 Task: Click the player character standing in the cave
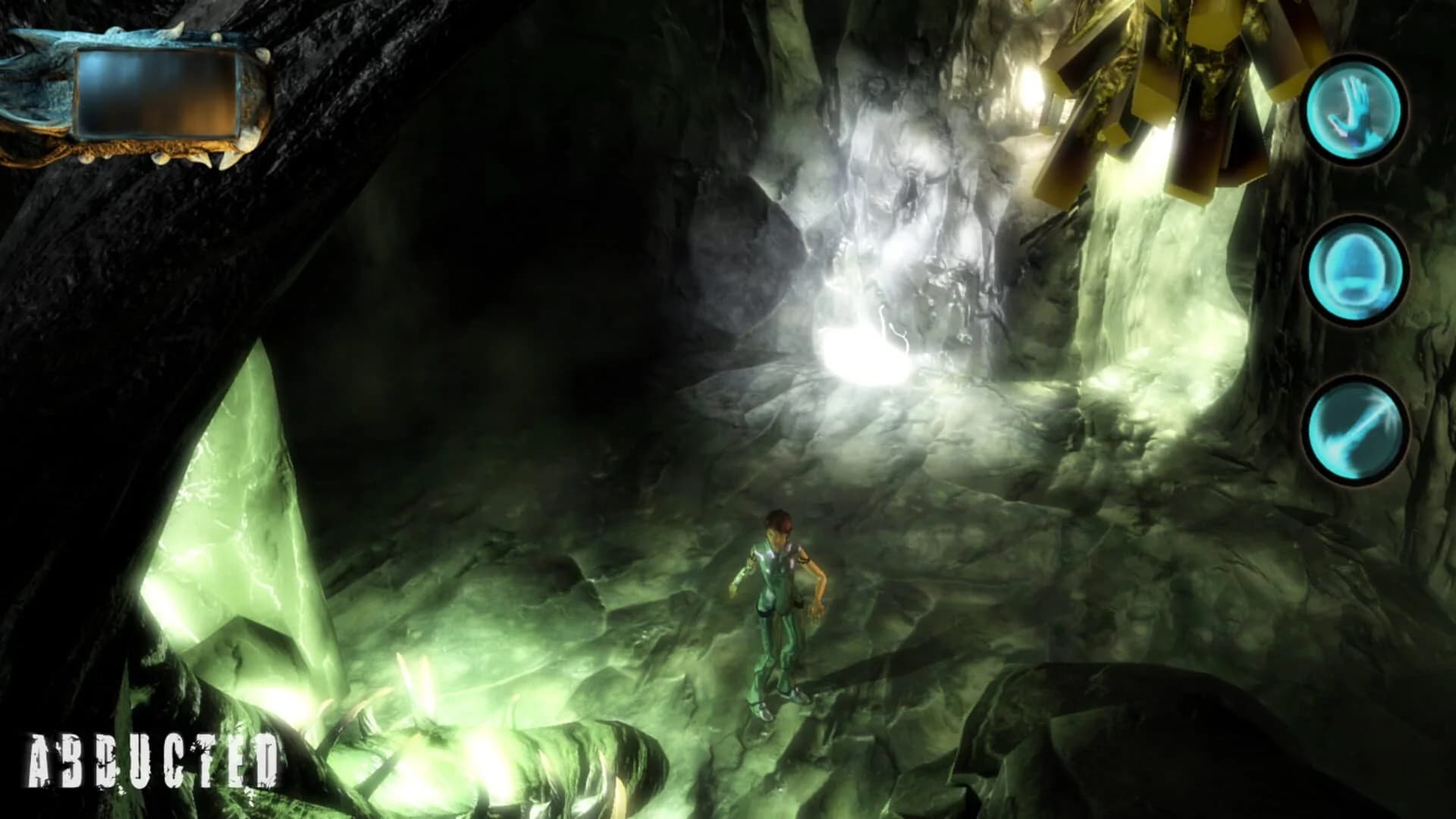point(777,599)
